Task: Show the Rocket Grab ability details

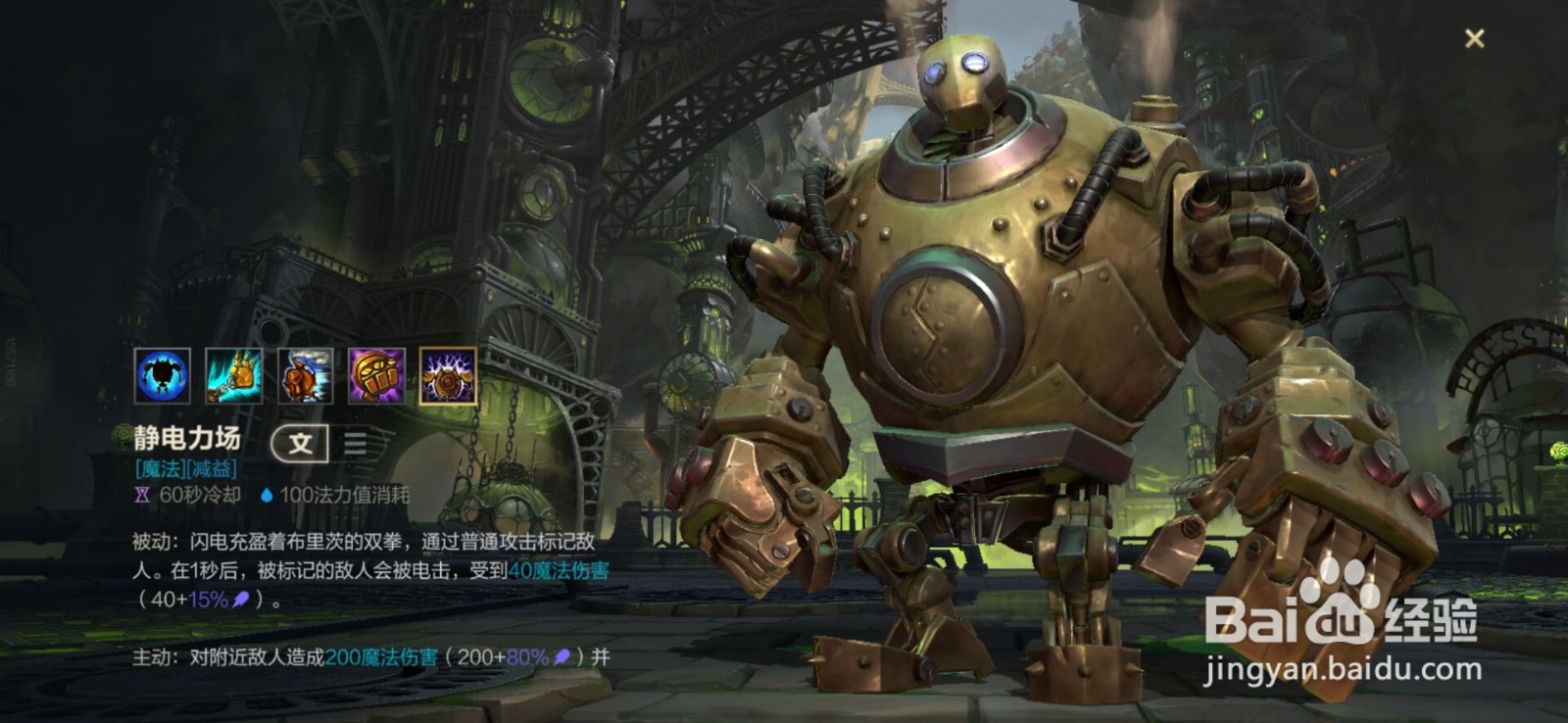Action: coord(233,376)
